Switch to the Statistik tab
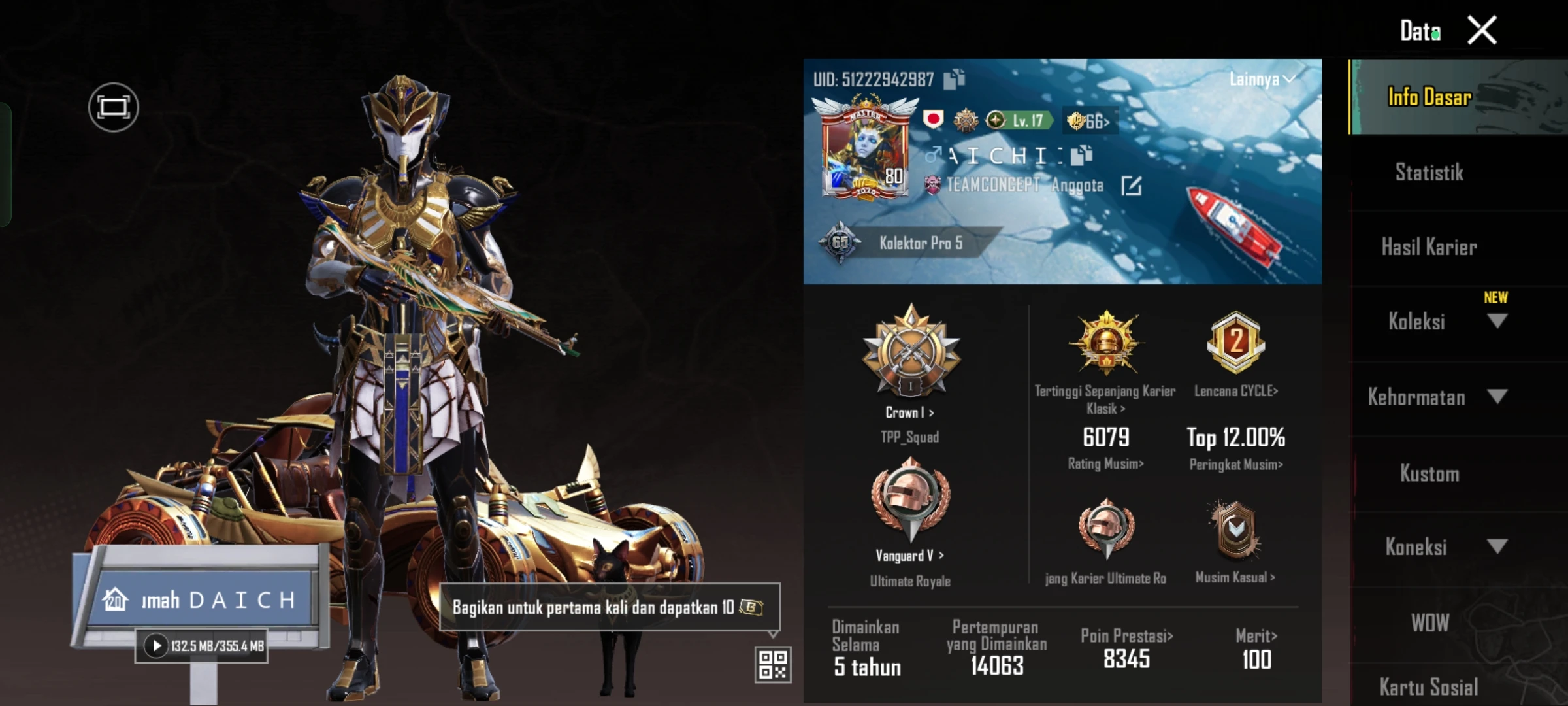This screenshot has height=706, width=1568. point(1429,173)
